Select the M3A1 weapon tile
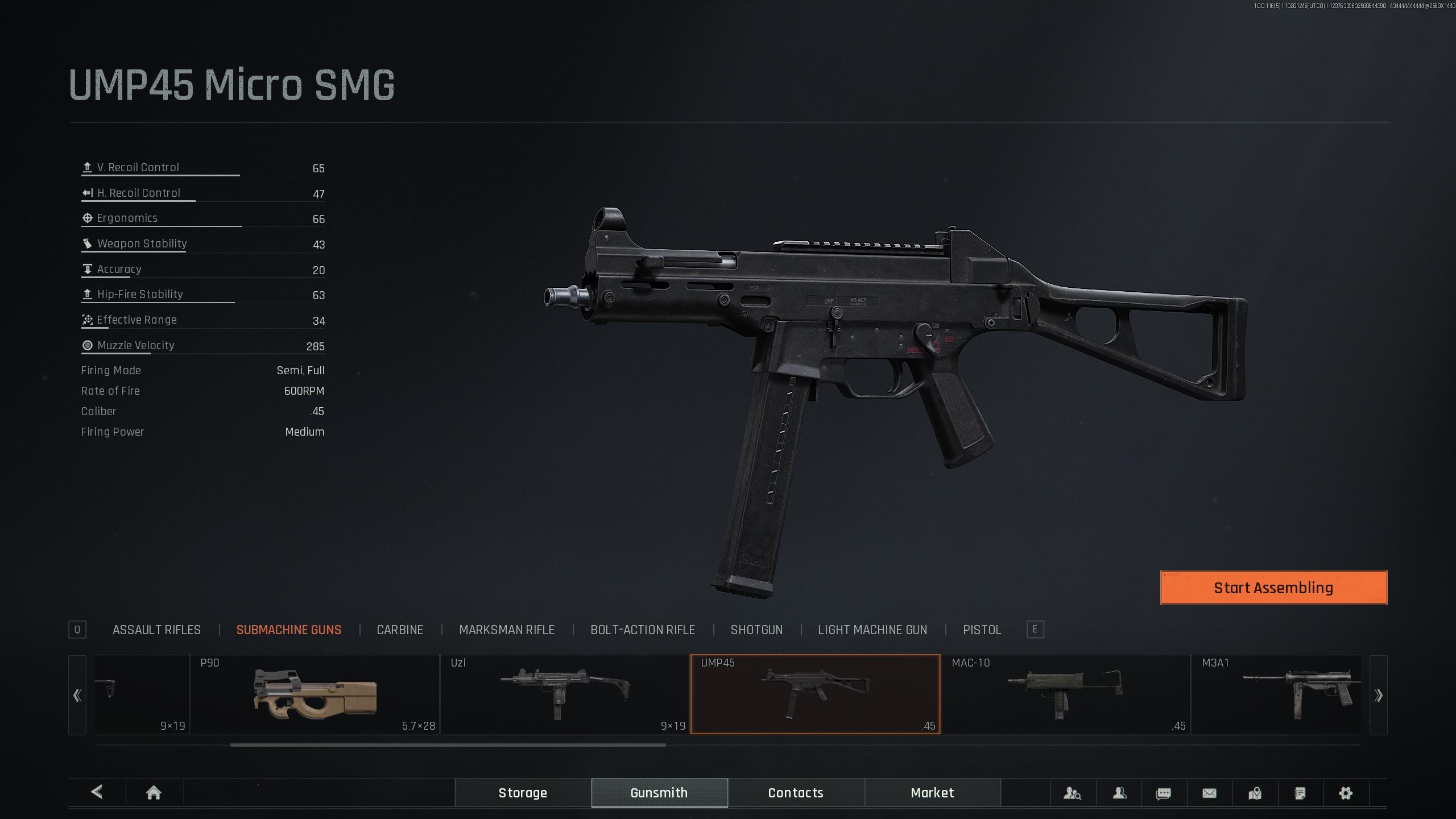 click(1276, 694)
